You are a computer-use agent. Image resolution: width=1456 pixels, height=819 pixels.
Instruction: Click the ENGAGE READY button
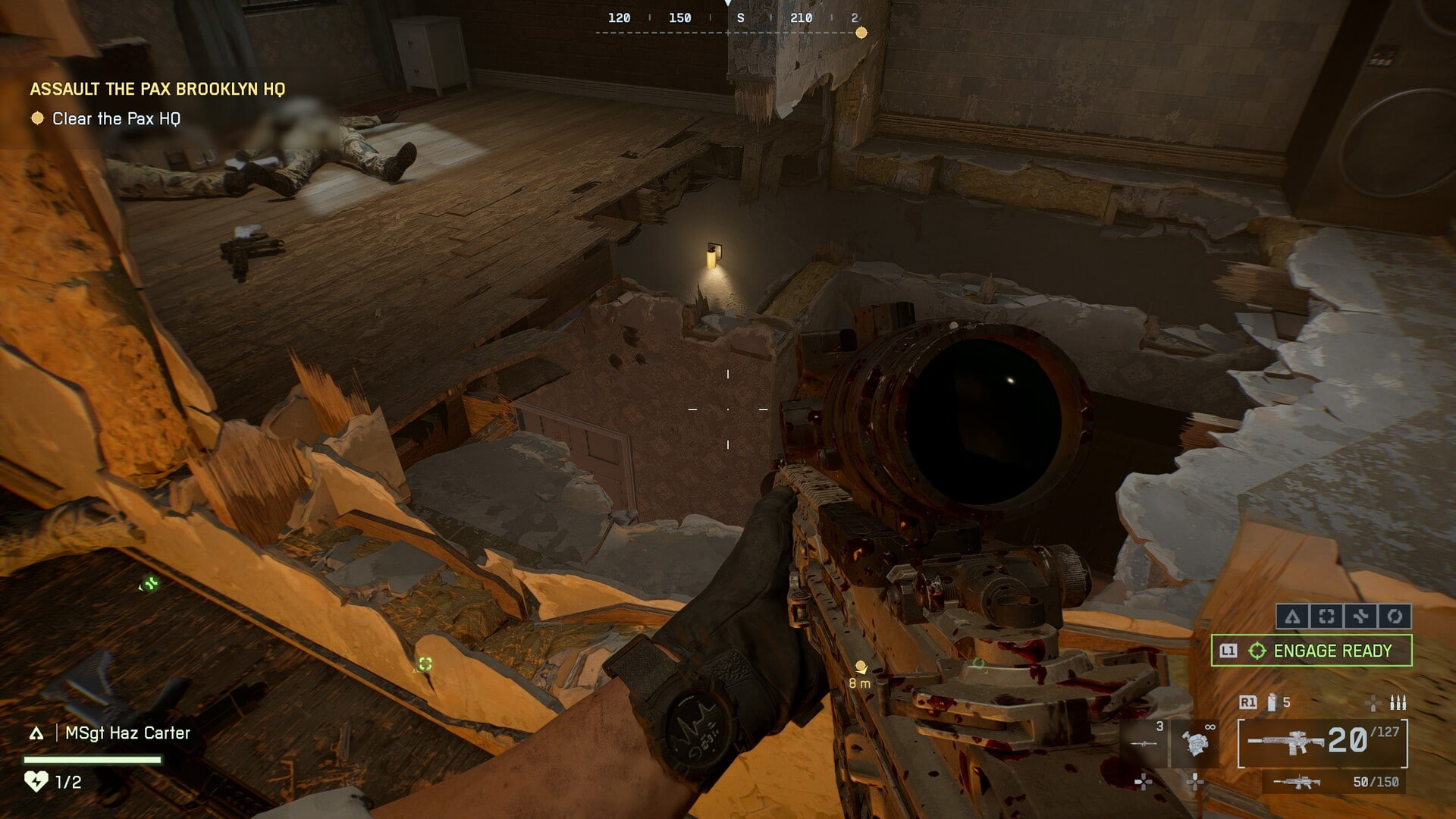[x=1332, y=651]
